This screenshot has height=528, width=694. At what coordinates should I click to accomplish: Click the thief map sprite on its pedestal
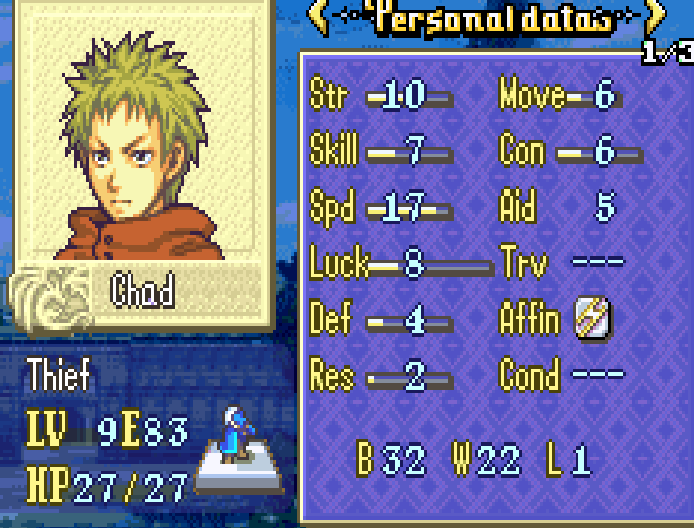pos(234,436)
